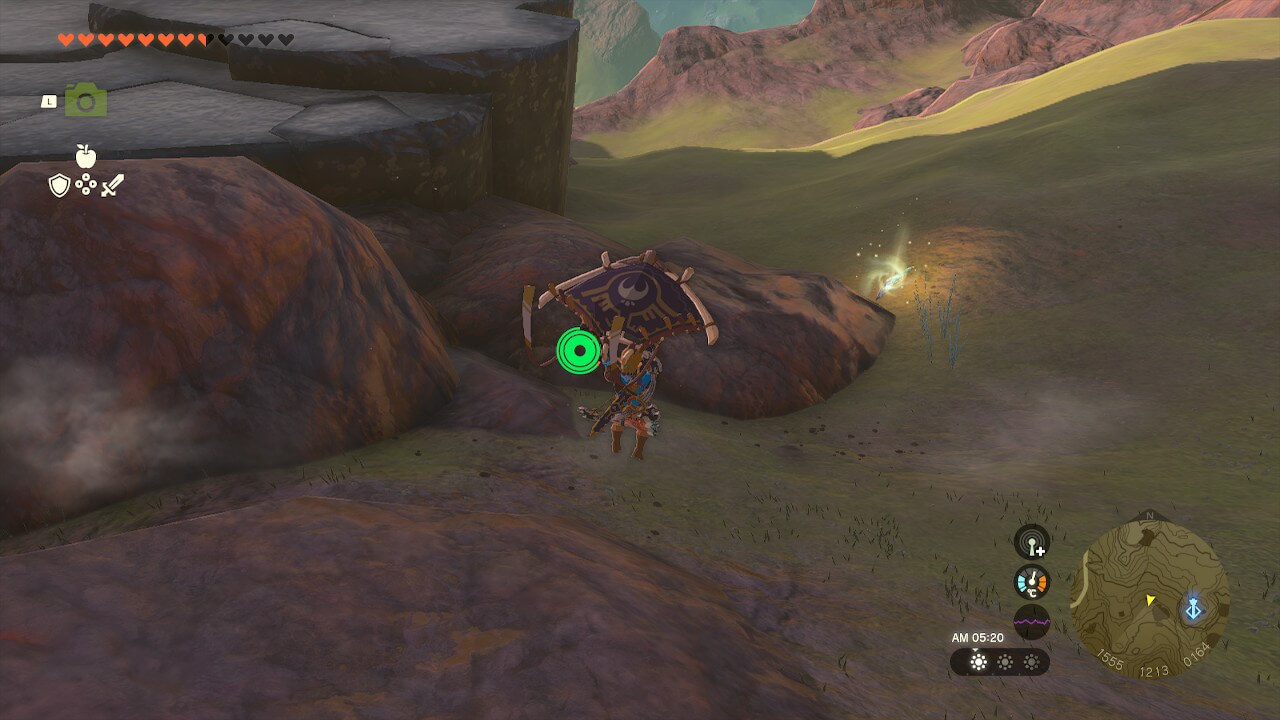The height and width of the screenshot is (720, 1280).
Task: Click the blue shrine marker on minimap
Action: click(x=1193, y=608)
